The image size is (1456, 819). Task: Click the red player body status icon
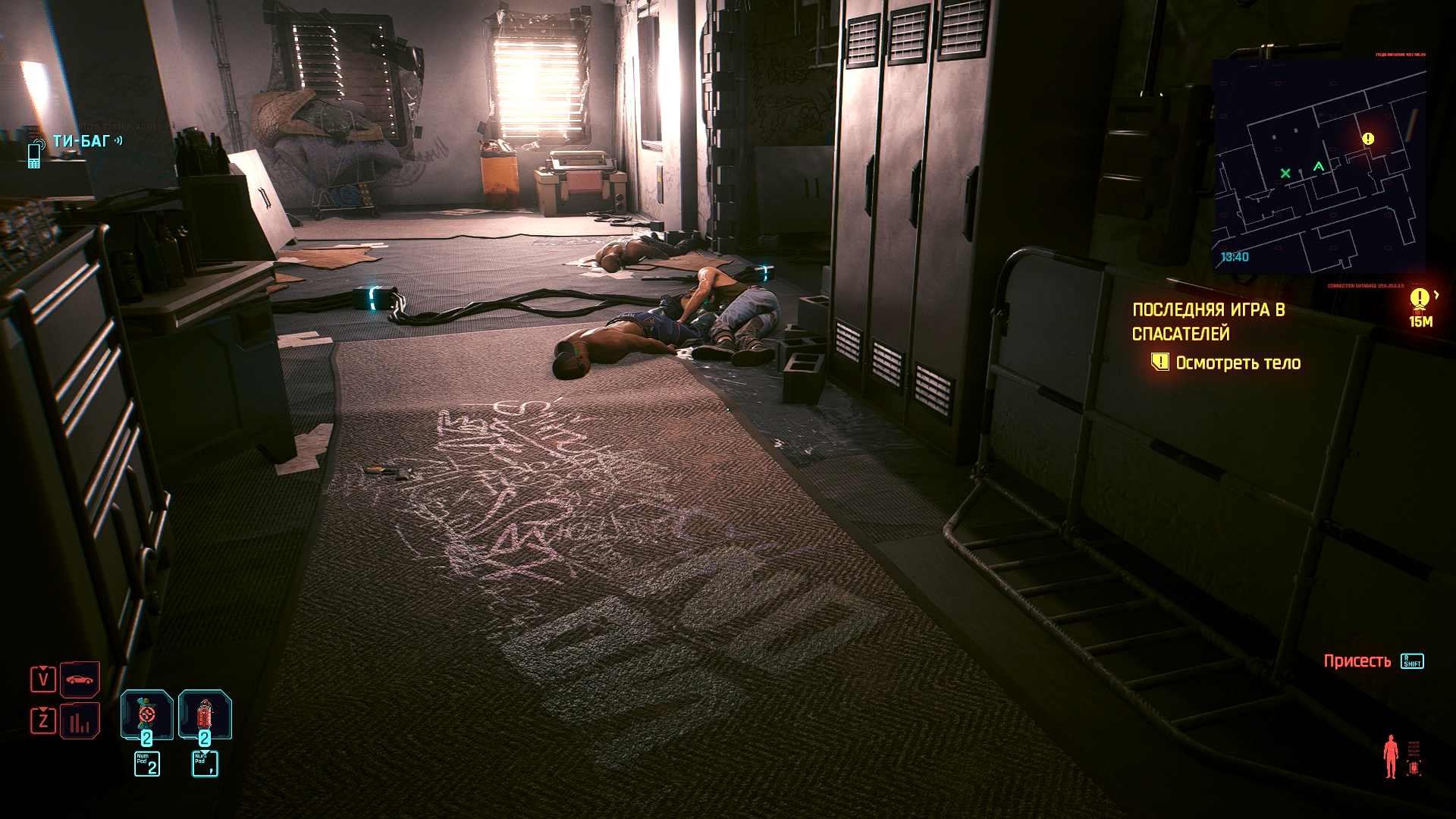tap(1391, 756)
